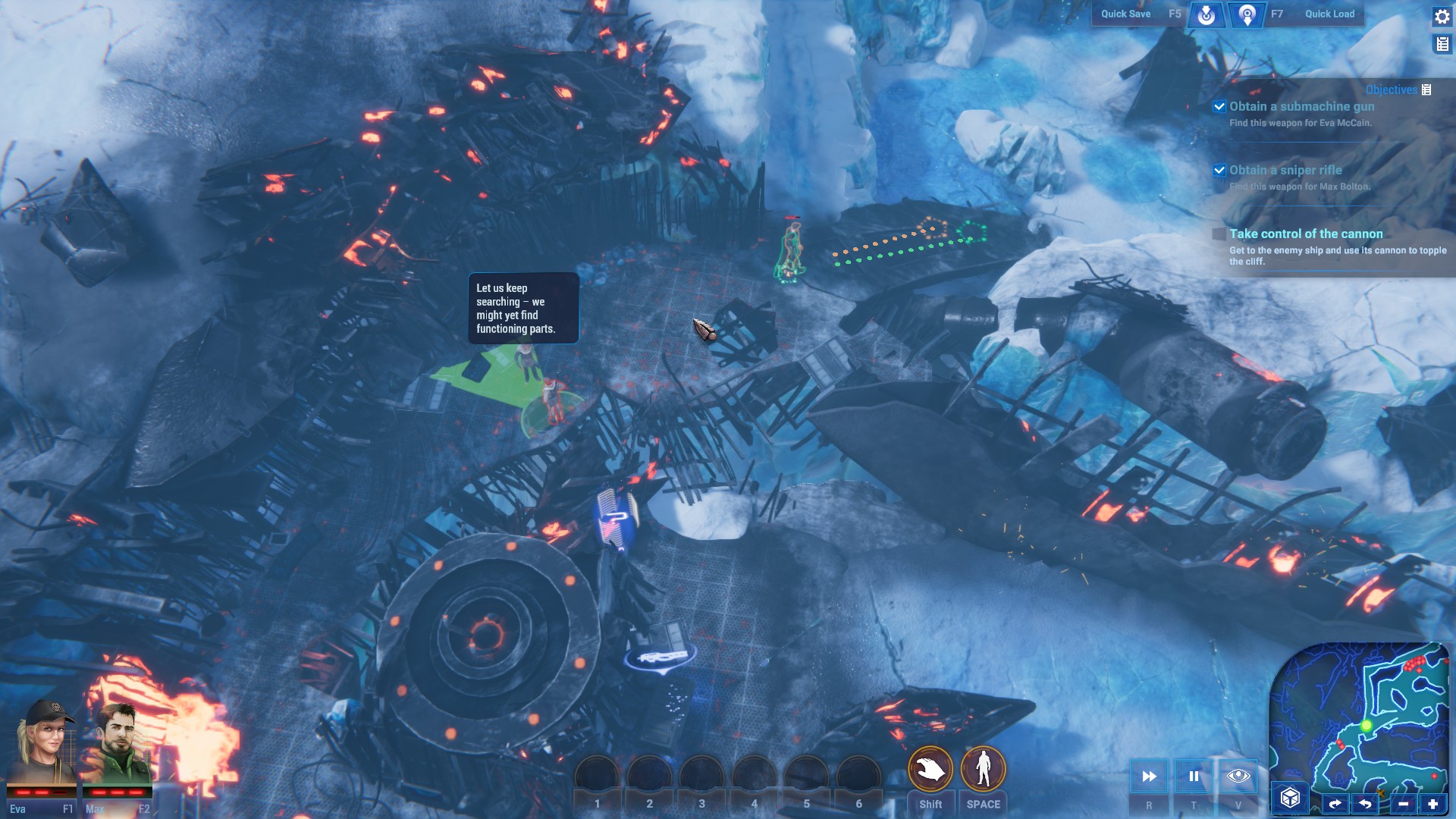Open the settings gear menu
This screenshot has height=819, width=1456.
(x=1442, y=17)
